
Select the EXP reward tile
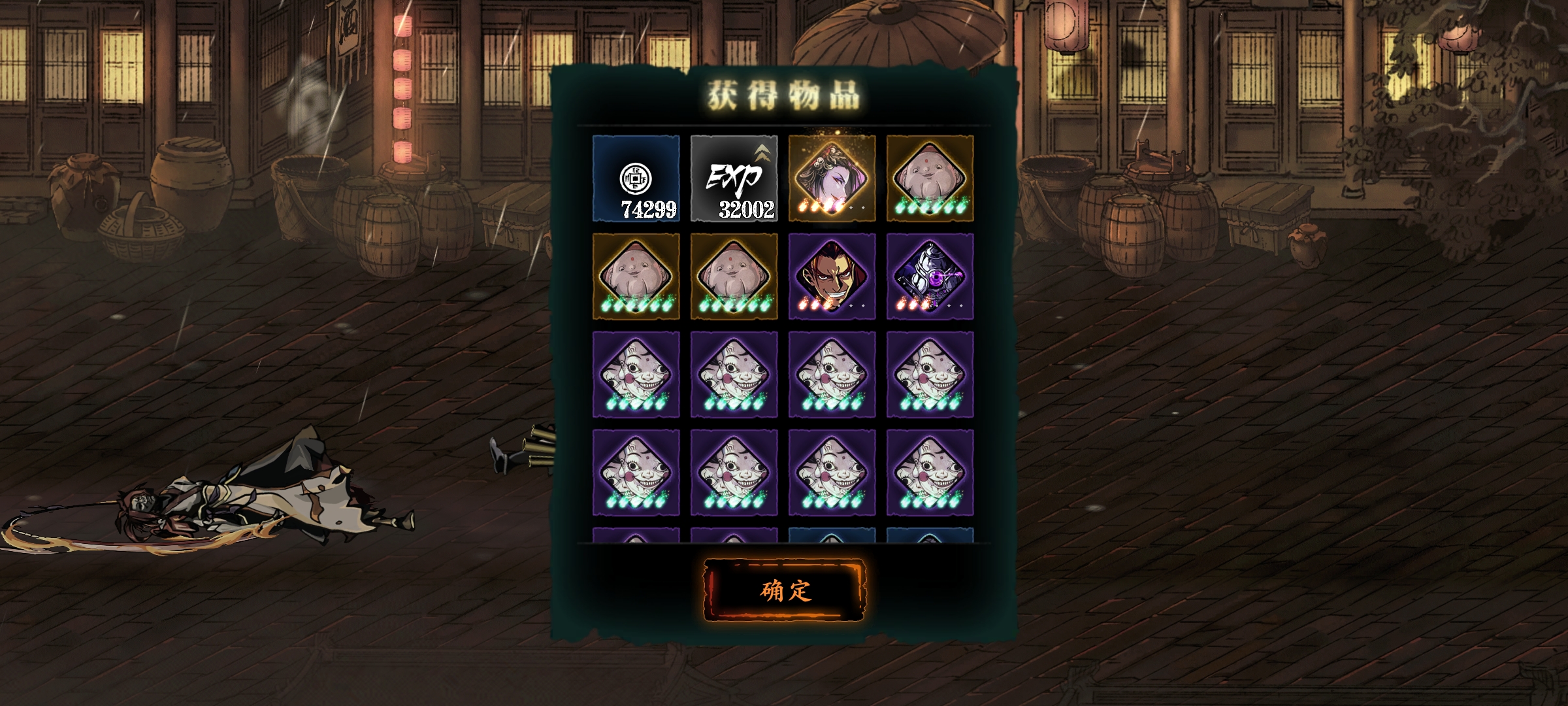[734, 178]
